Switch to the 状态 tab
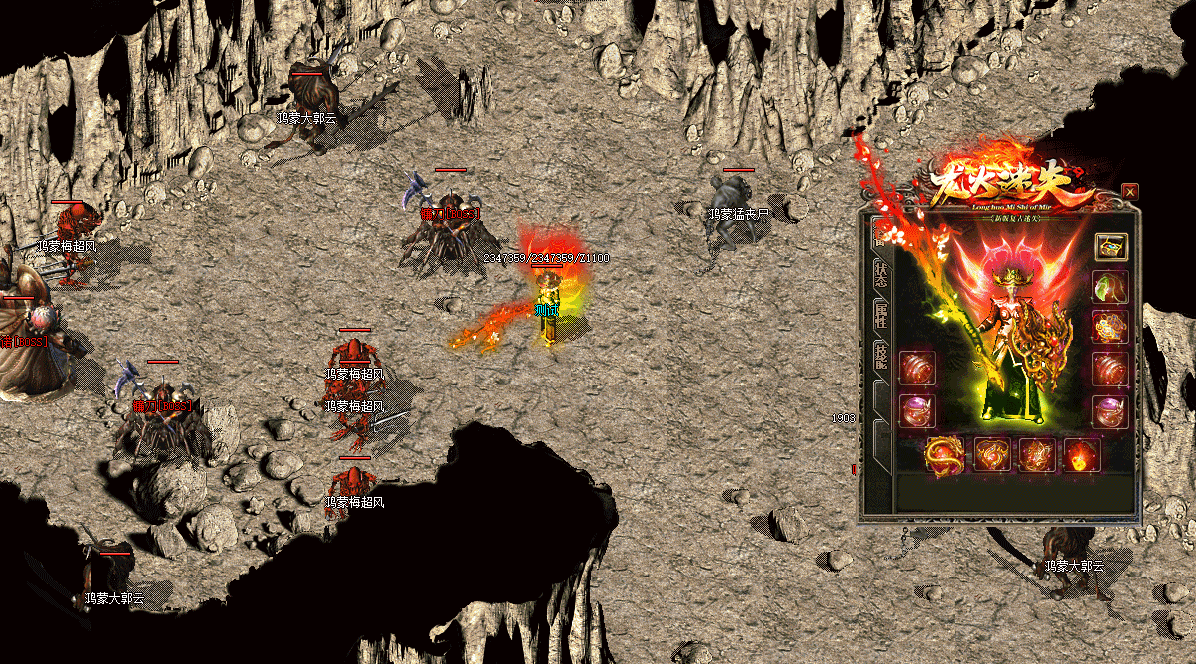This screenshot has height=664, width=1196. (x=881, y=274)
